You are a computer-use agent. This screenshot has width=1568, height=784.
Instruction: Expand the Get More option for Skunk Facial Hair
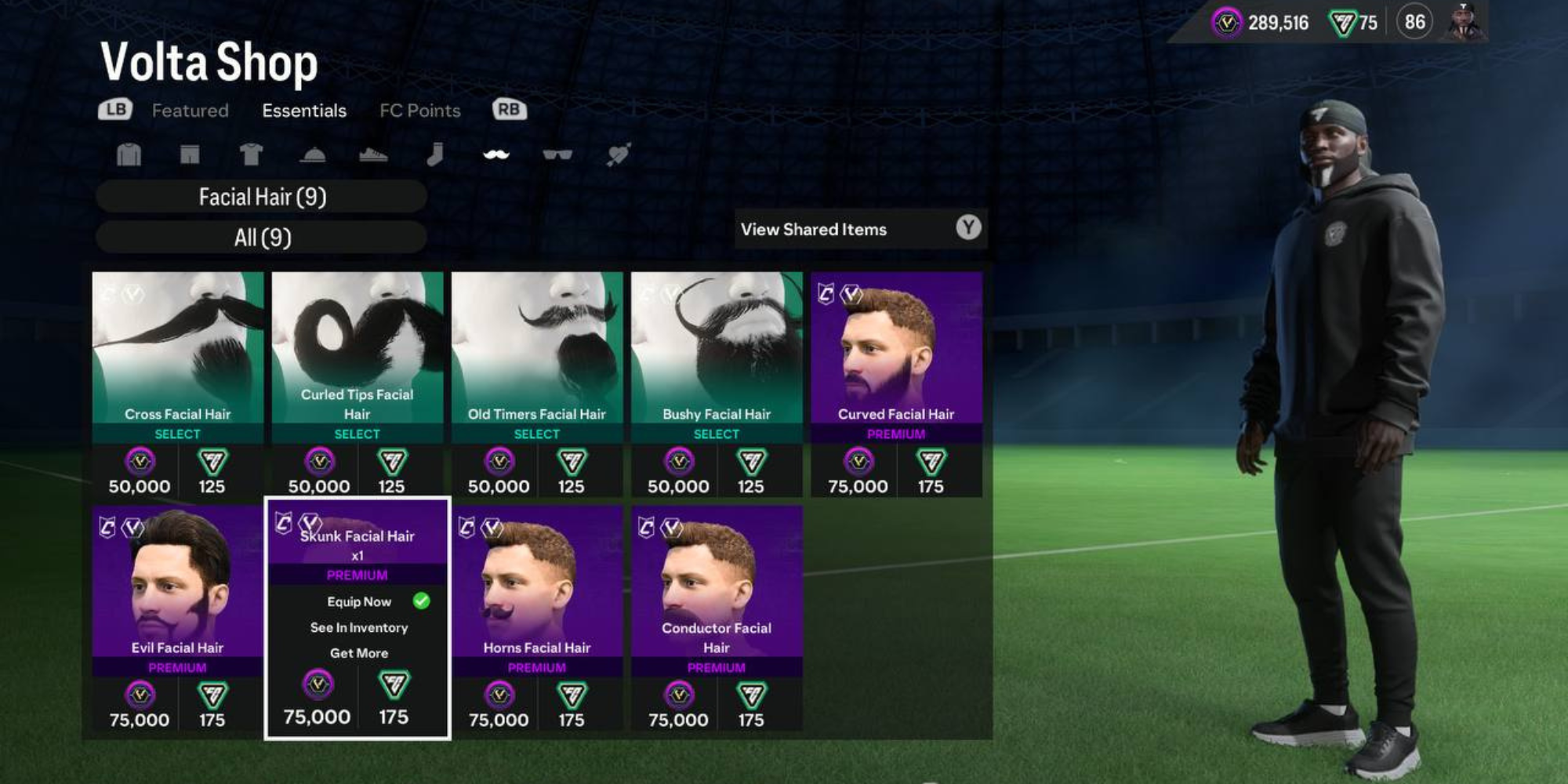point(358,652)
